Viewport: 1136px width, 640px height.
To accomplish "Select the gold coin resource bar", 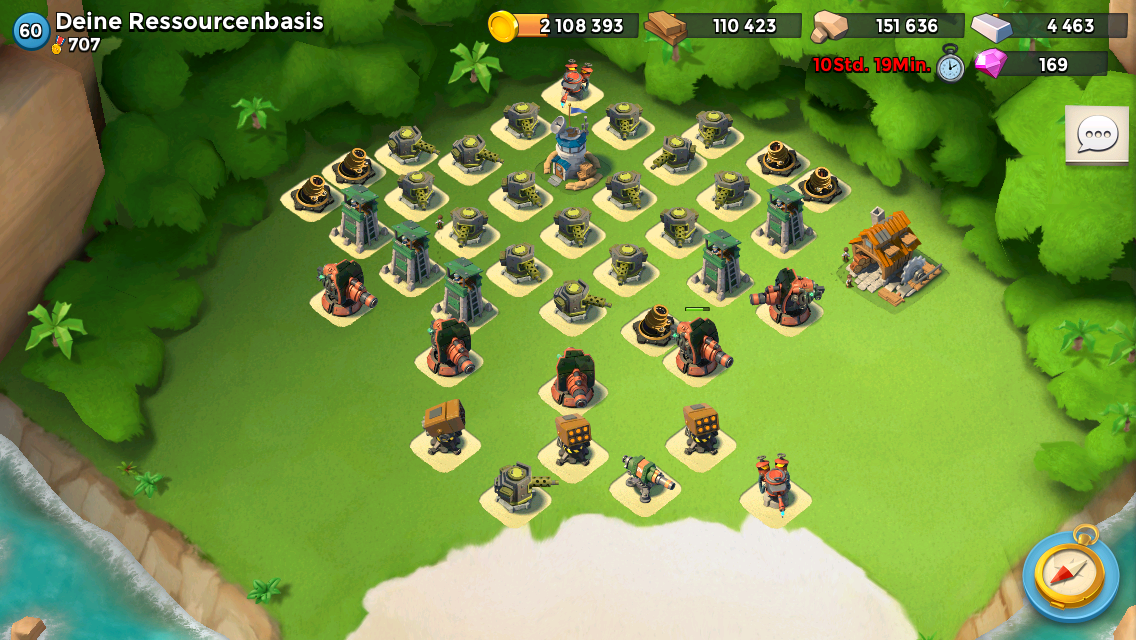I will click(x=565, y=26).
